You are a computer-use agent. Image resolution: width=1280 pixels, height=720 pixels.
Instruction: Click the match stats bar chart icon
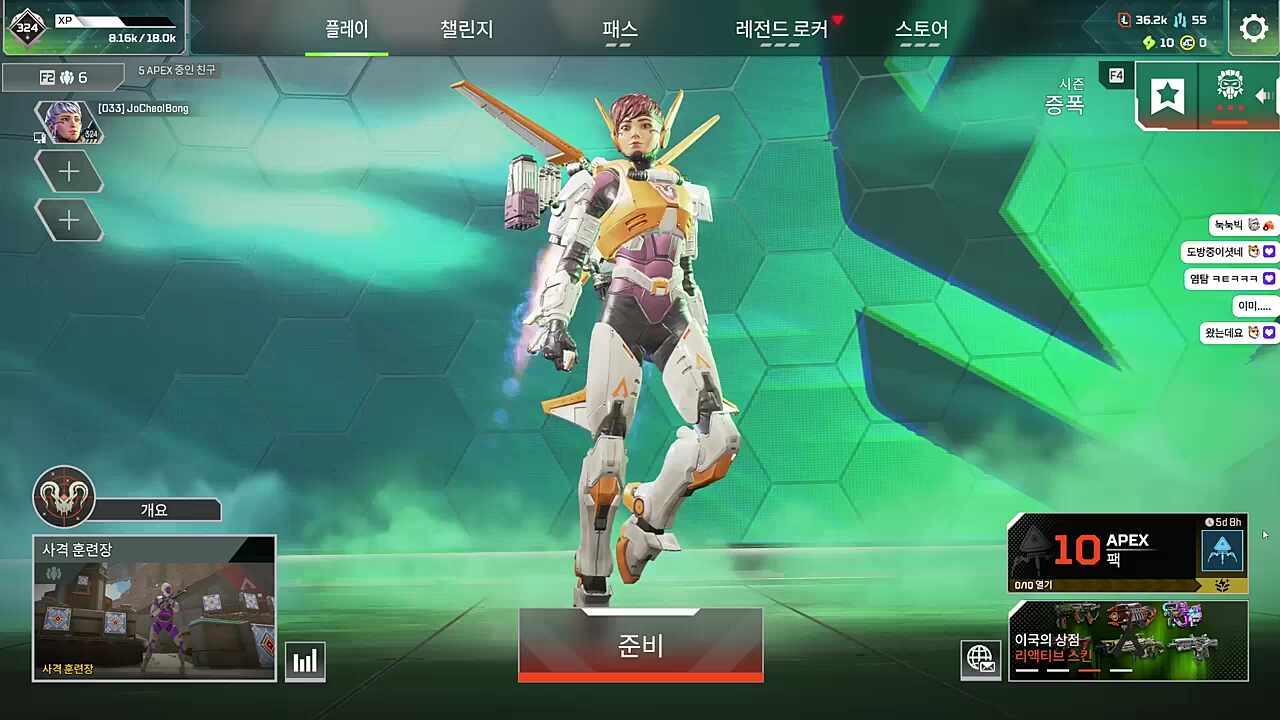point(305,659)
